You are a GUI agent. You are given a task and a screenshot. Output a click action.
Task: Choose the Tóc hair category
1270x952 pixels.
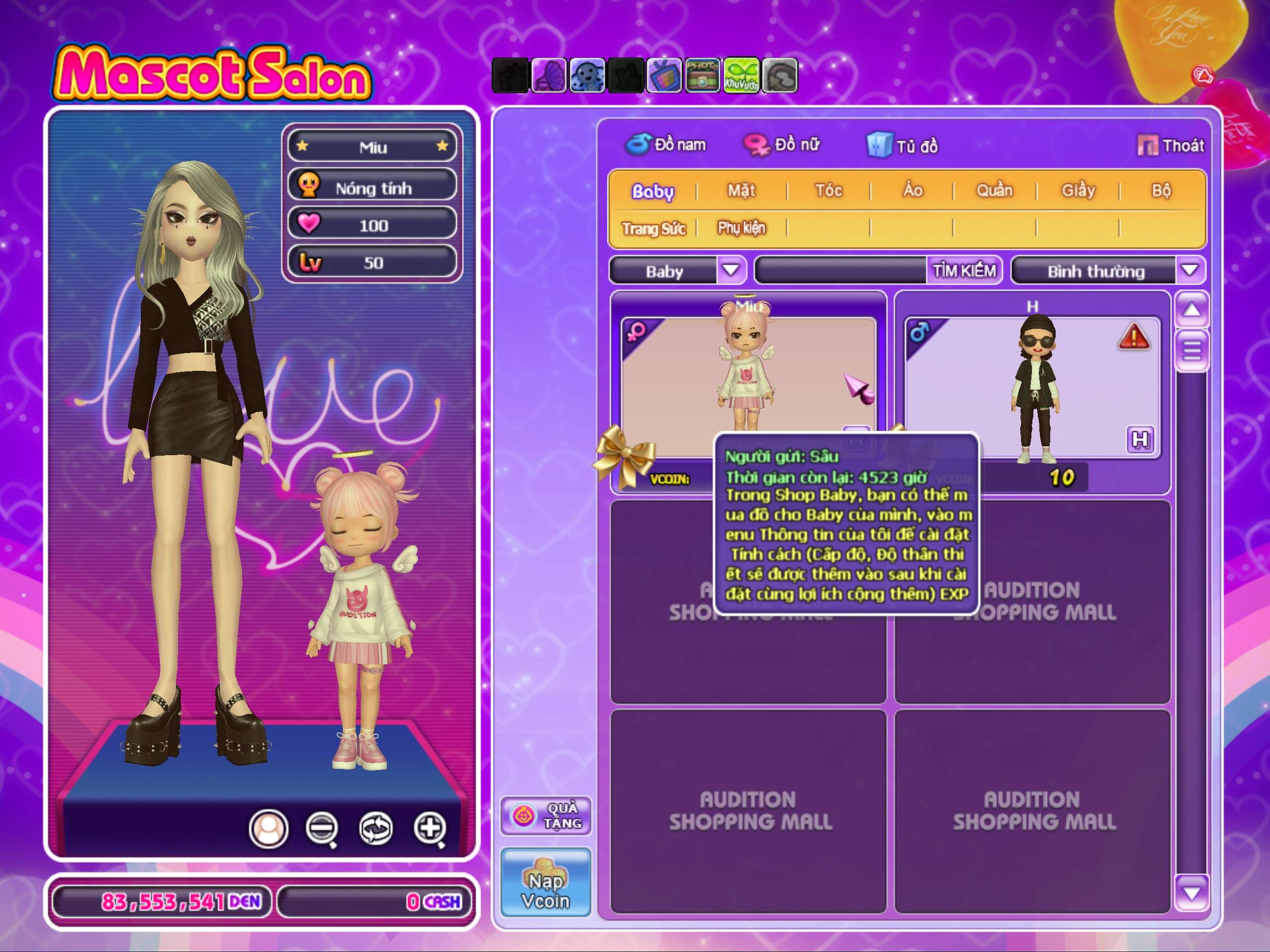[828, 190]
